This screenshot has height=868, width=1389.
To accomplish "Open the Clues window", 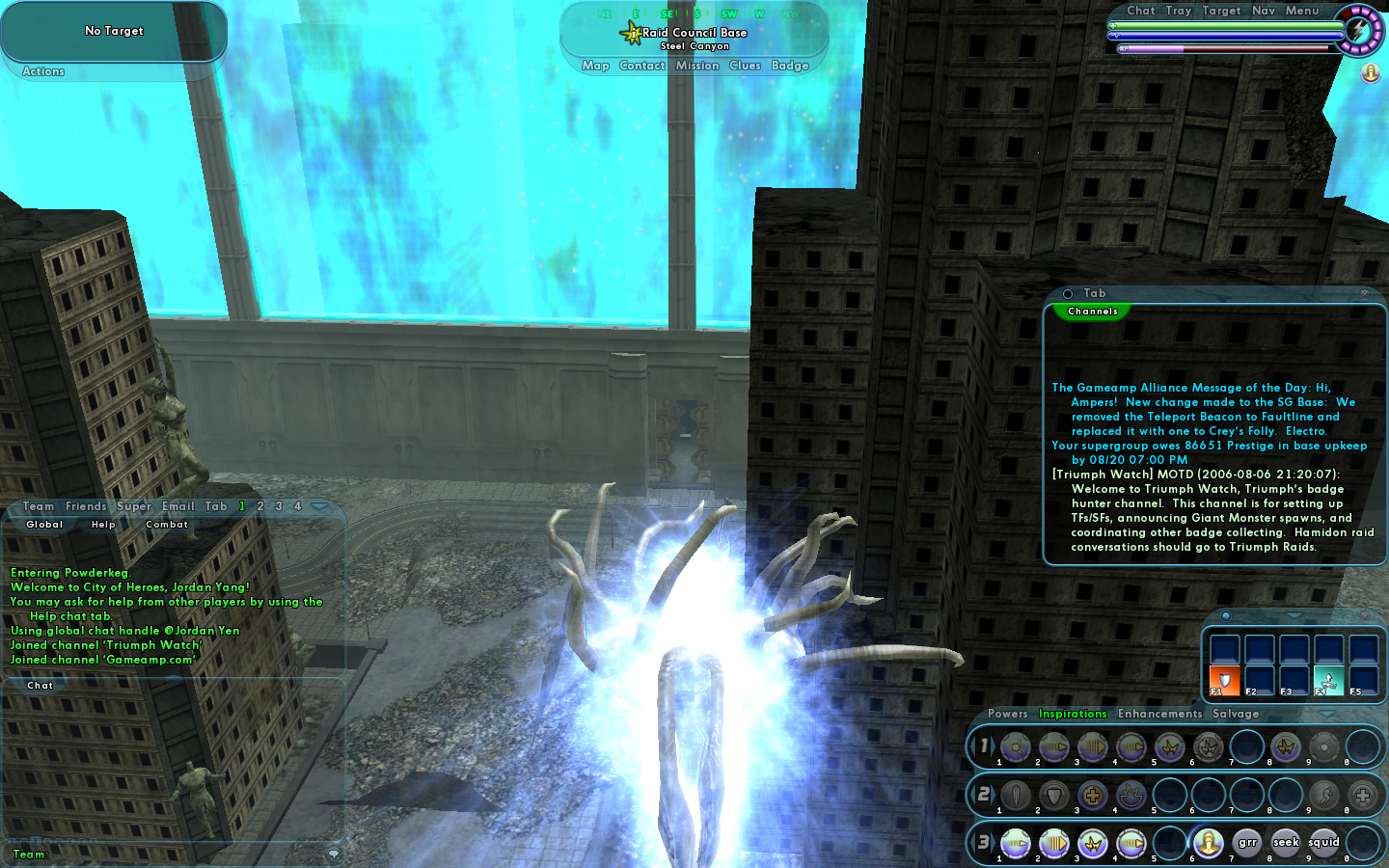I will click(745, 66).
